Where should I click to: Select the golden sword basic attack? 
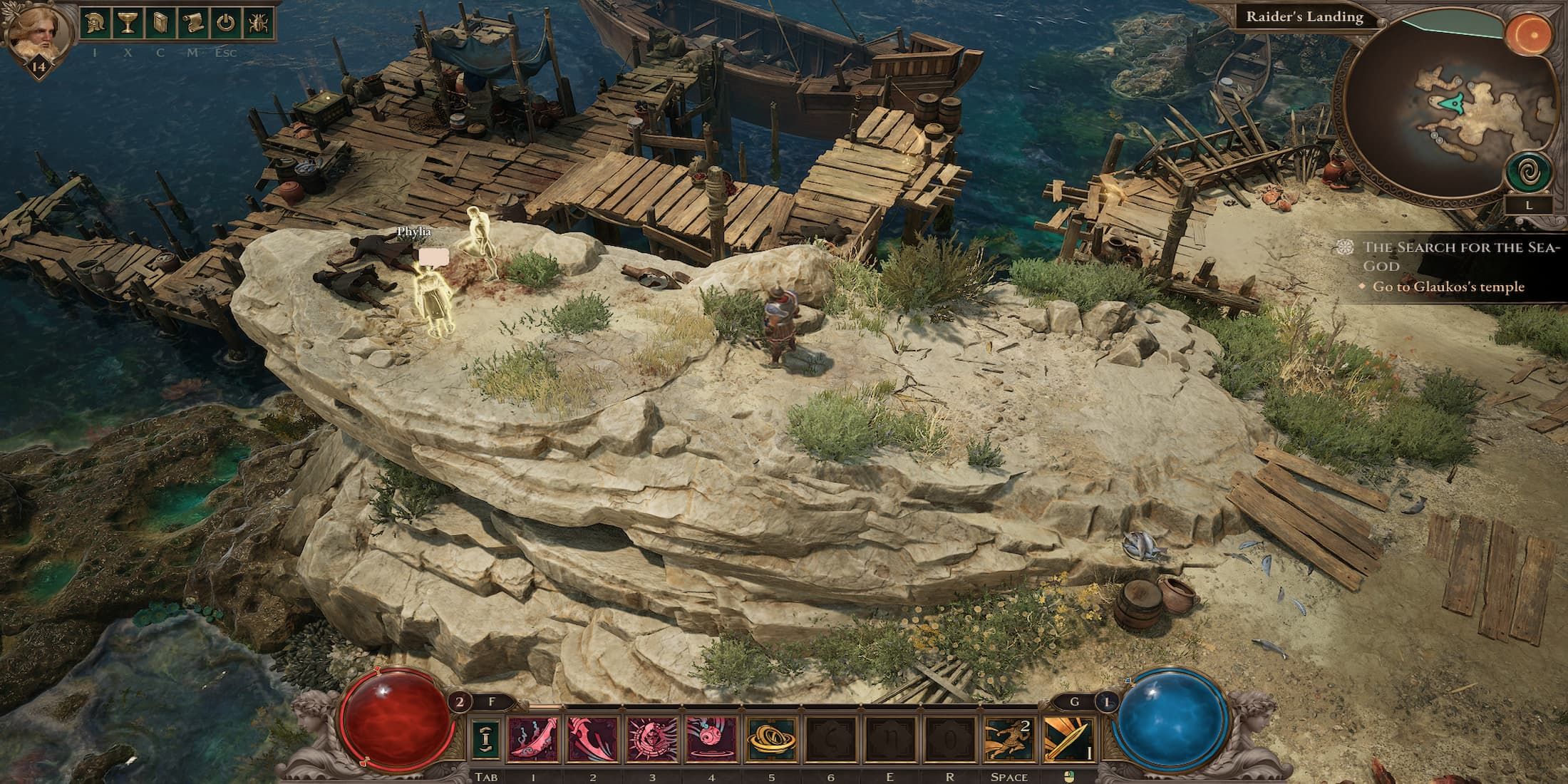(1068, 738)
